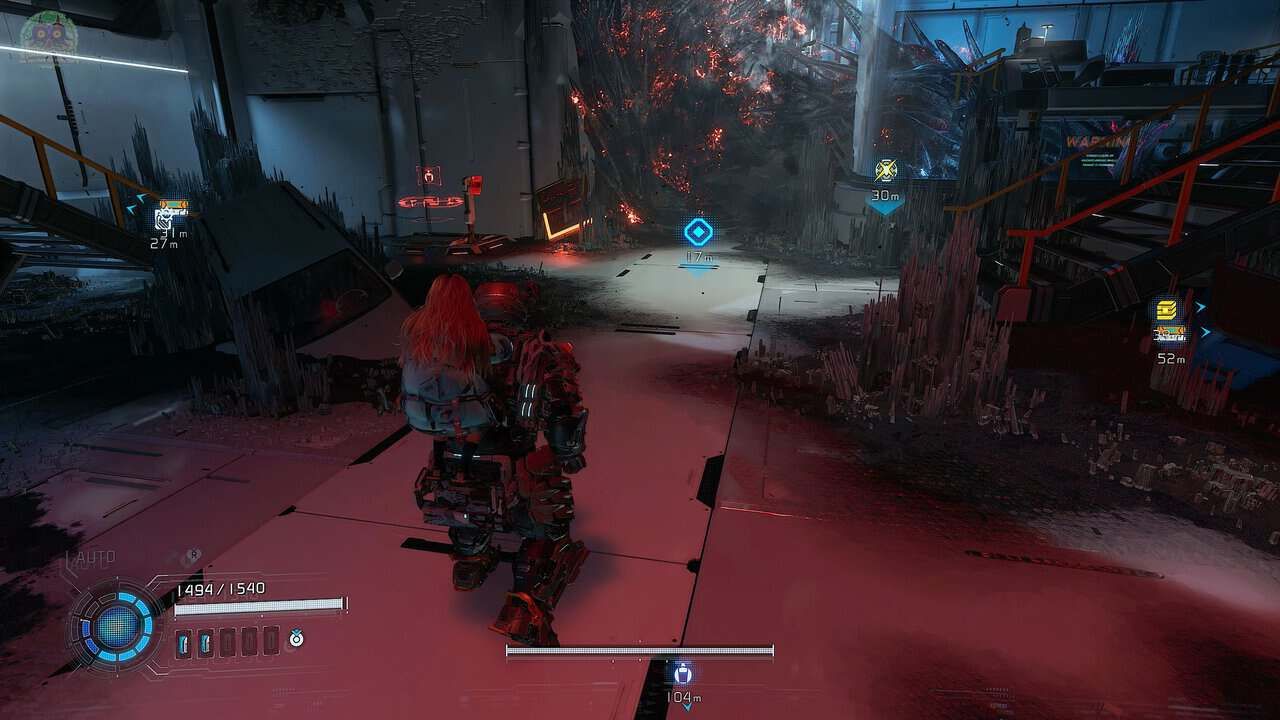Click the AUTO mode indicator
The image size is (1280, 720).
(92, 557)
